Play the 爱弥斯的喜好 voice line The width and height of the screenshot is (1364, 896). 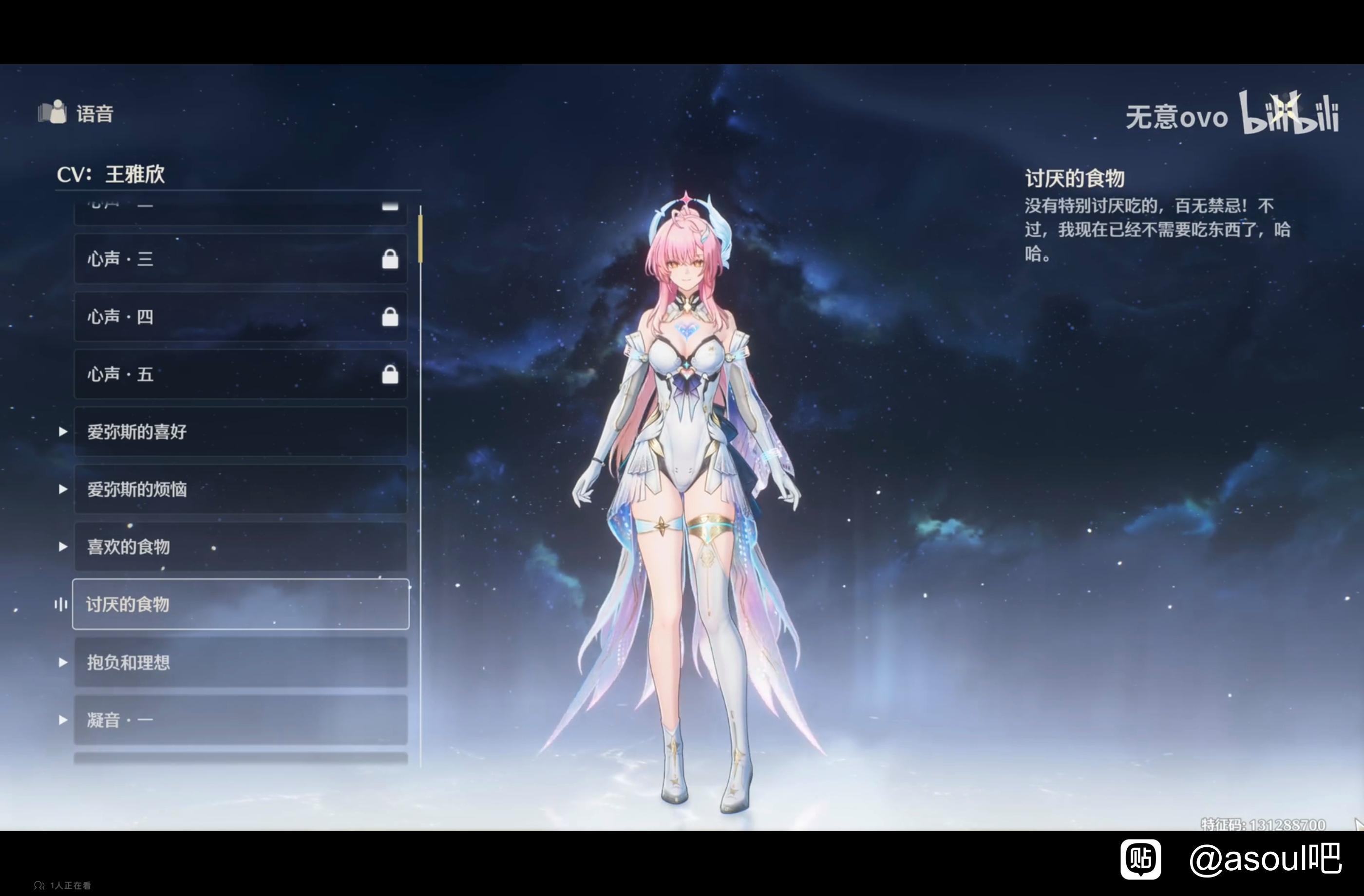click(240, 431)
